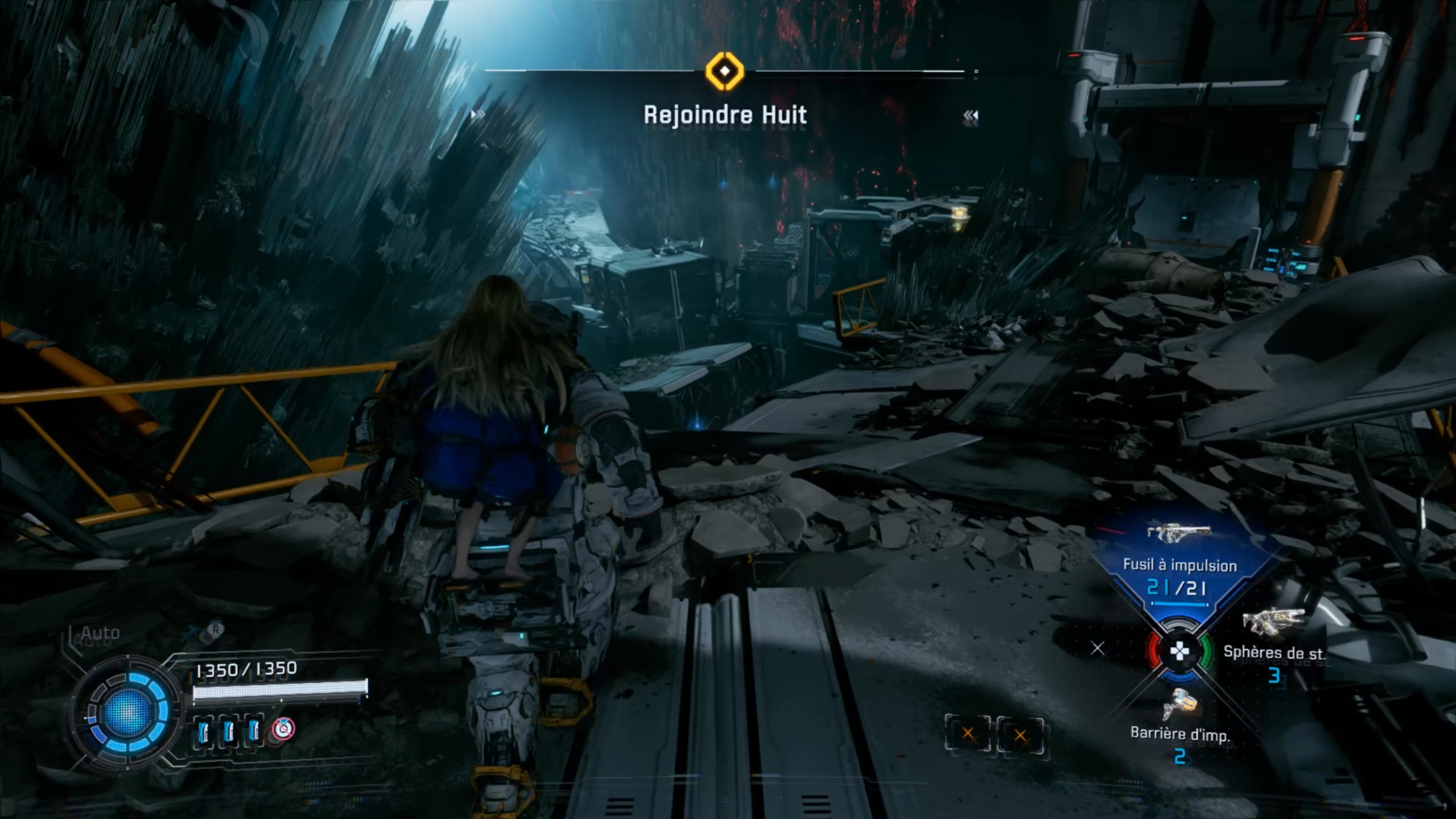Open the Rejoindre Huit objective
The height and width of the screenshot is (819, 1456).
point(725,116)
